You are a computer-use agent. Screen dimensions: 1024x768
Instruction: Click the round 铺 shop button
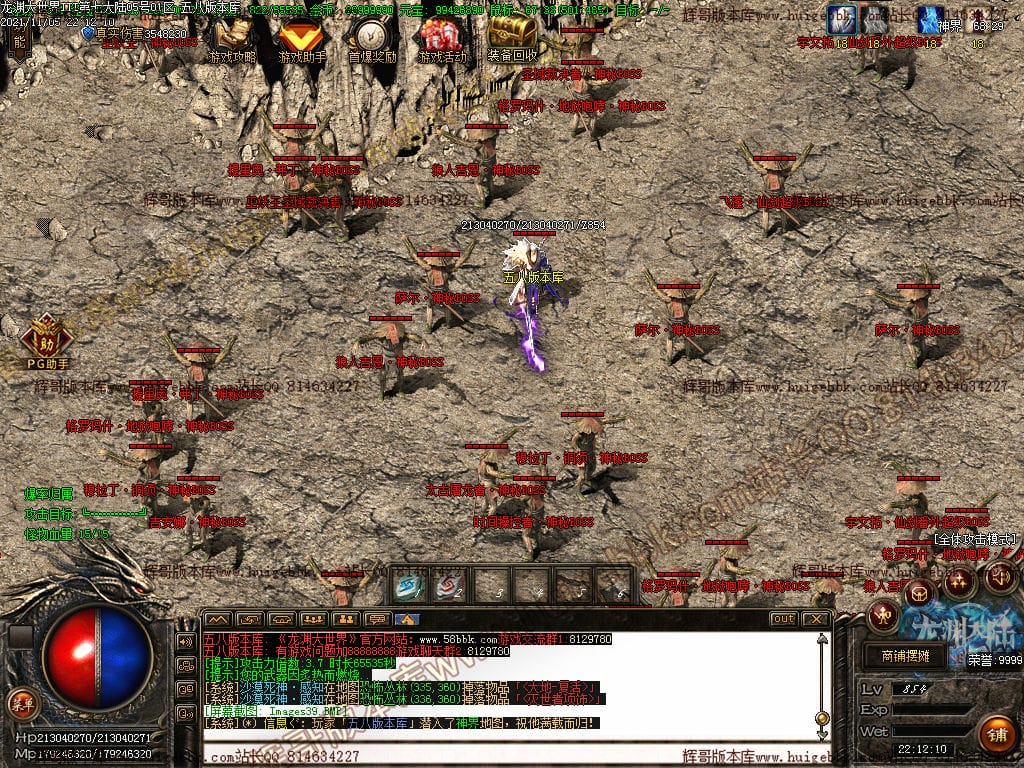[x=995, y=734]
